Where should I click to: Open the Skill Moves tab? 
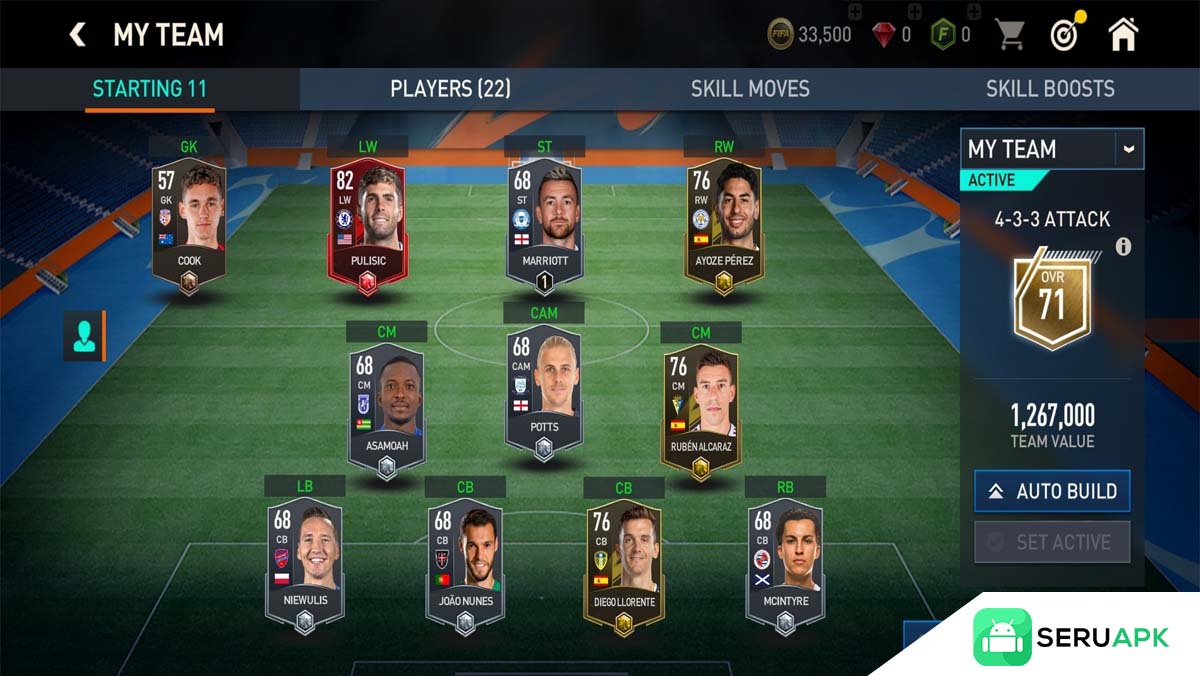tap(749, 88)
